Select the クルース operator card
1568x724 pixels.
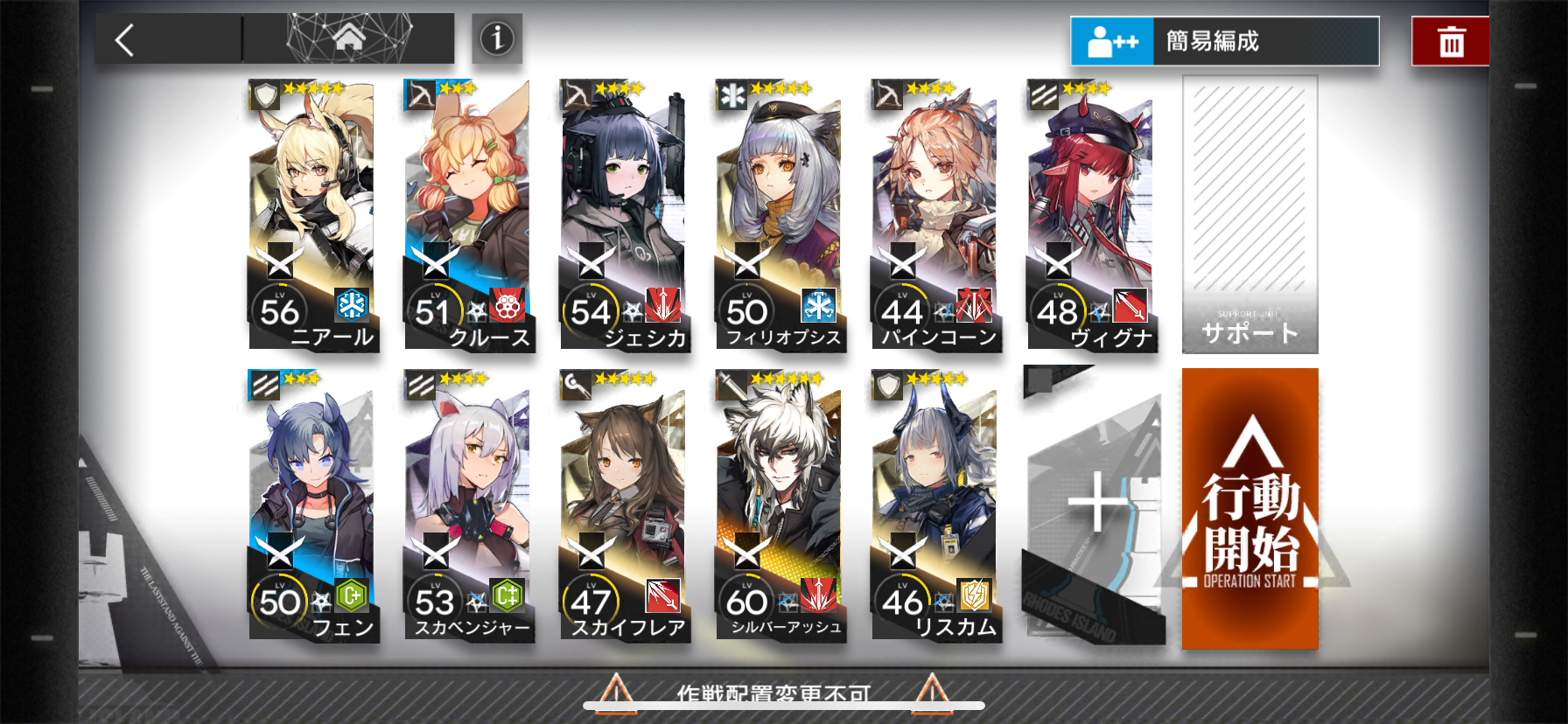469,215
